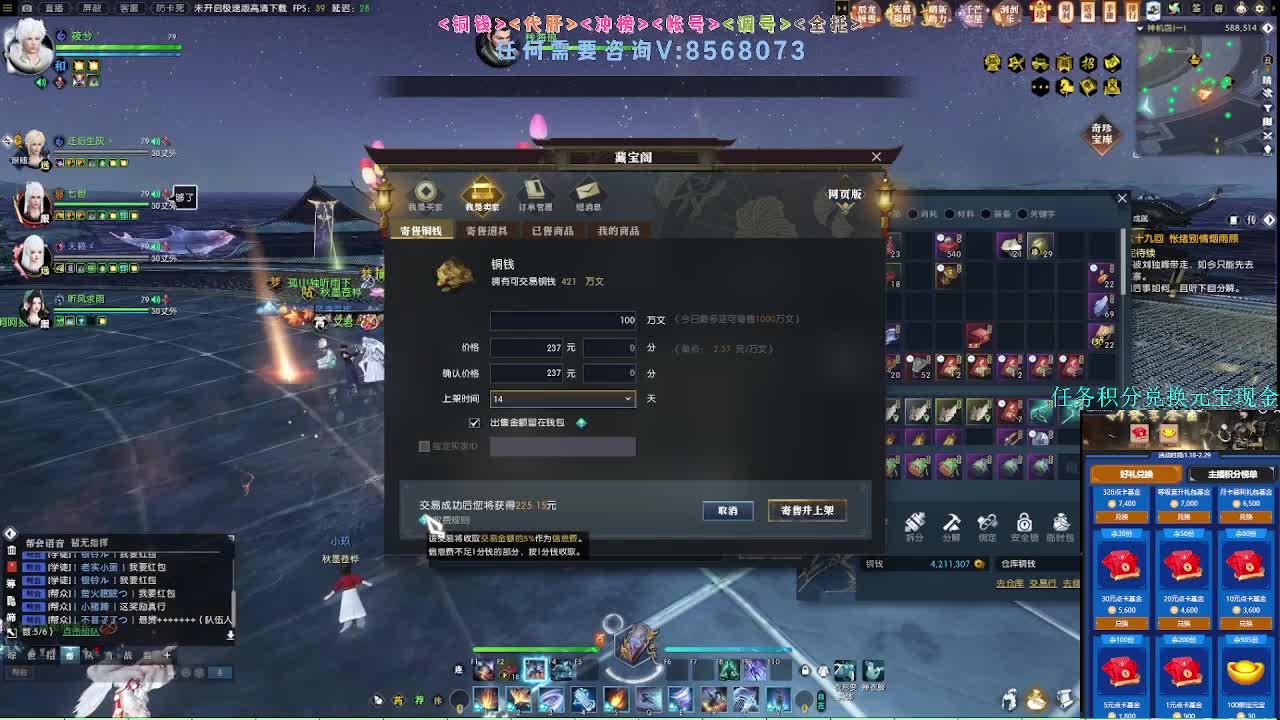Image resolution: width=1280 pixels, height=720 pixels.
Task: Switch to the 寄售道具 tab
Action: point(489,230)
